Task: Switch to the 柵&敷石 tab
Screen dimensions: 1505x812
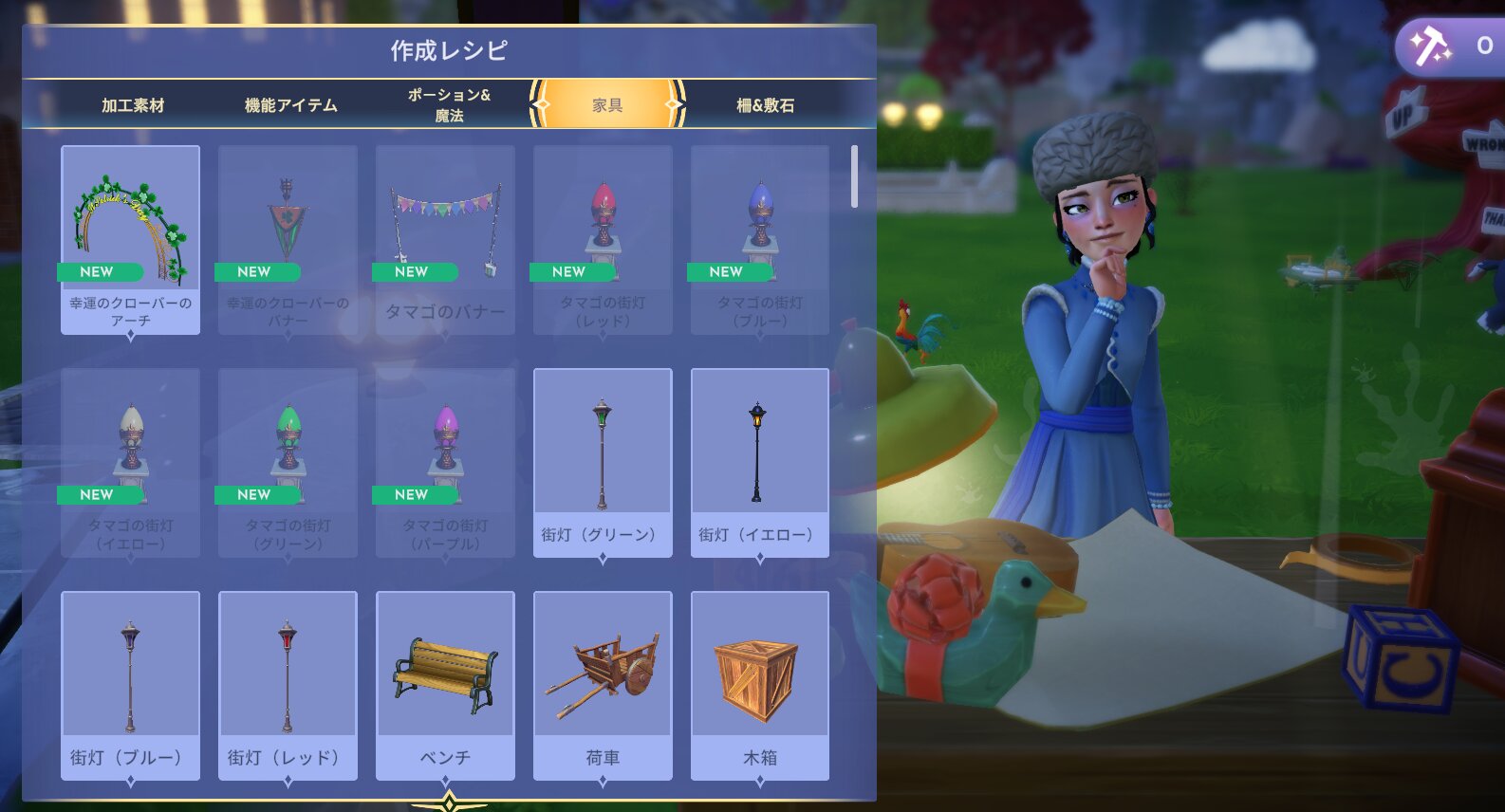Action: (x=765, y=105)
